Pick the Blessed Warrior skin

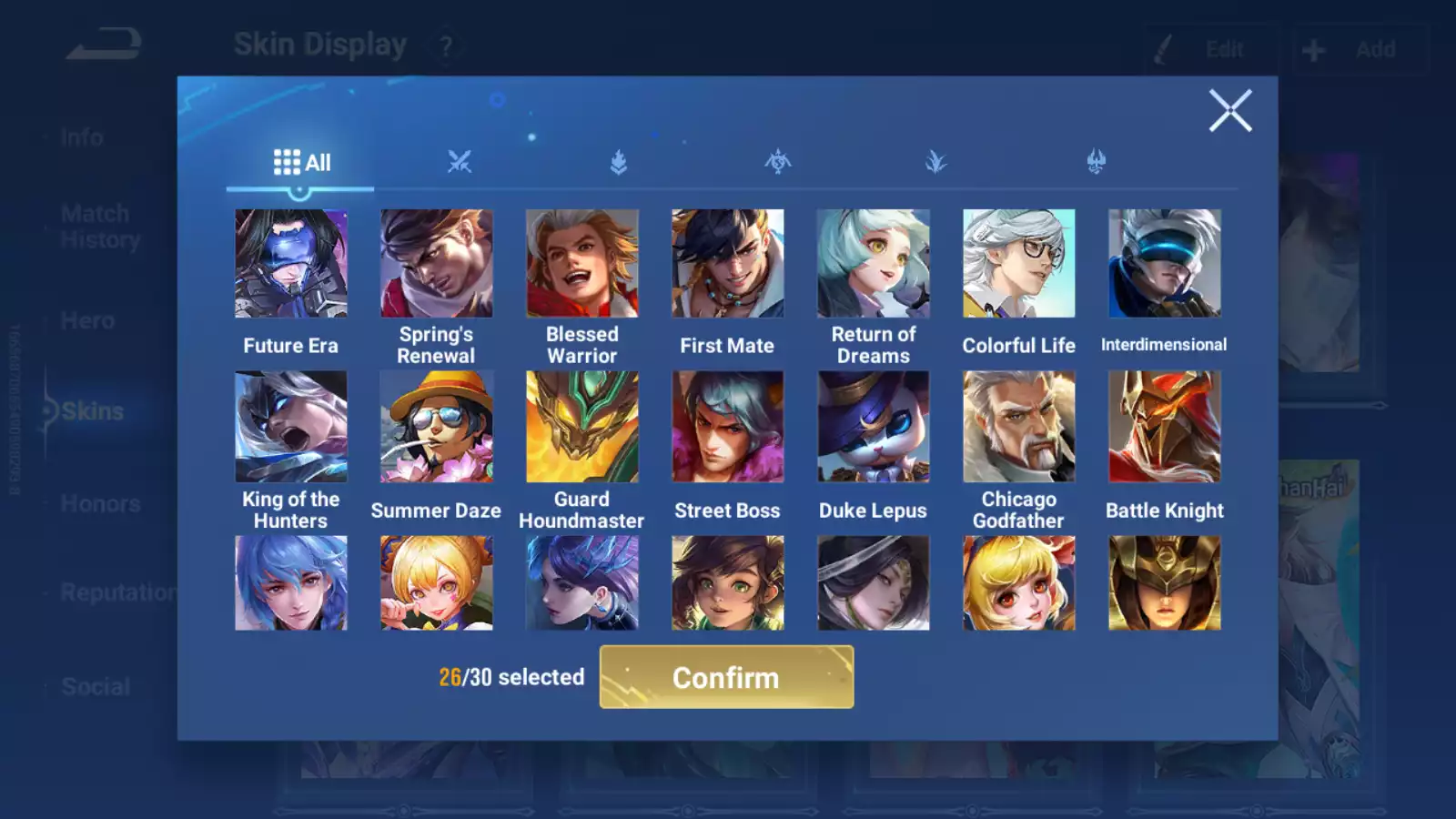coord(582,264)
